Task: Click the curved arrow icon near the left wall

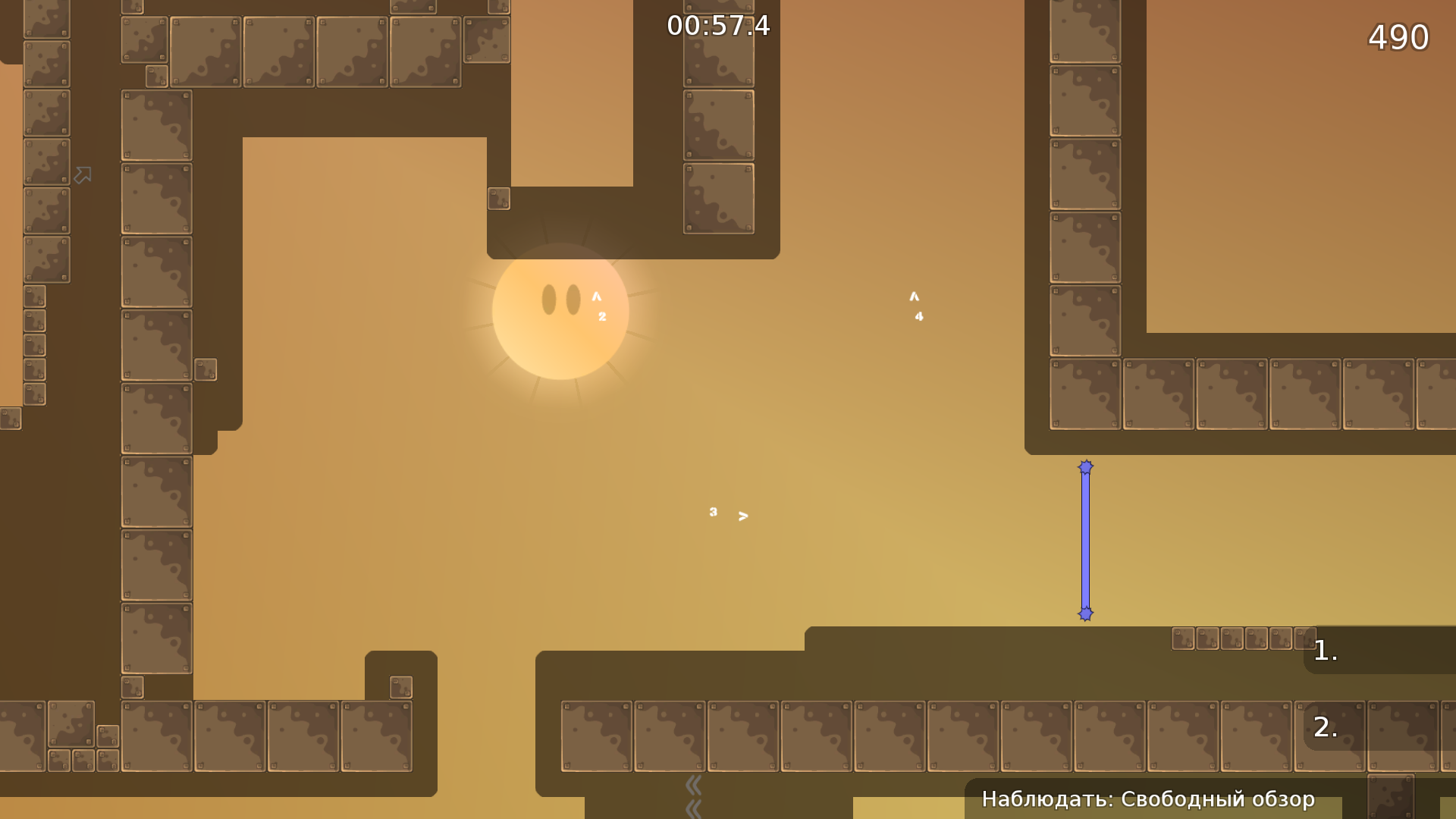Action: (82, 174)
